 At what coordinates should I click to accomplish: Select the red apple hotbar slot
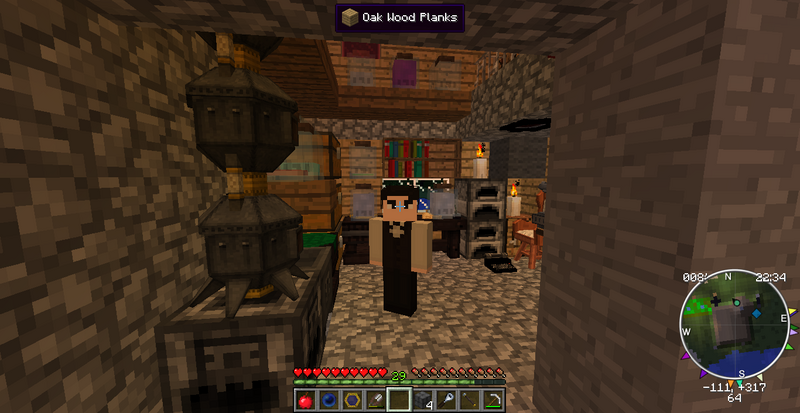click(x=304, y=400)
